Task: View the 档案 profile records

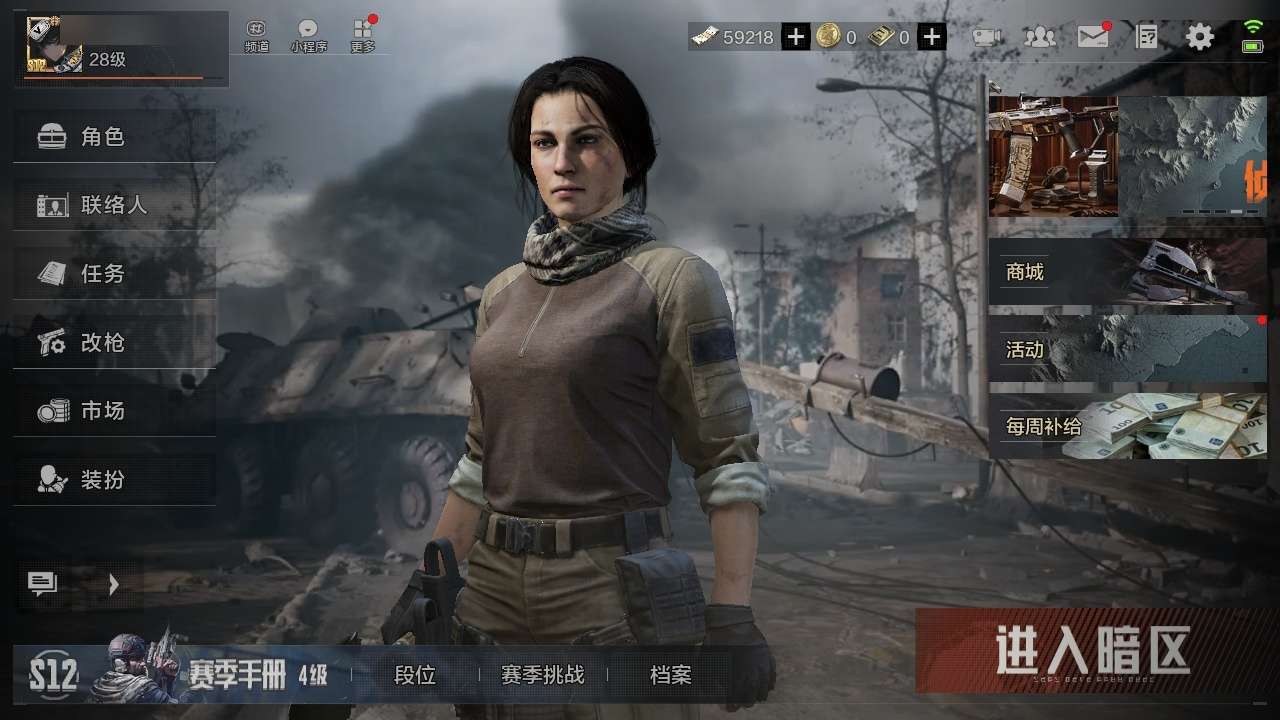Action: 670,676
